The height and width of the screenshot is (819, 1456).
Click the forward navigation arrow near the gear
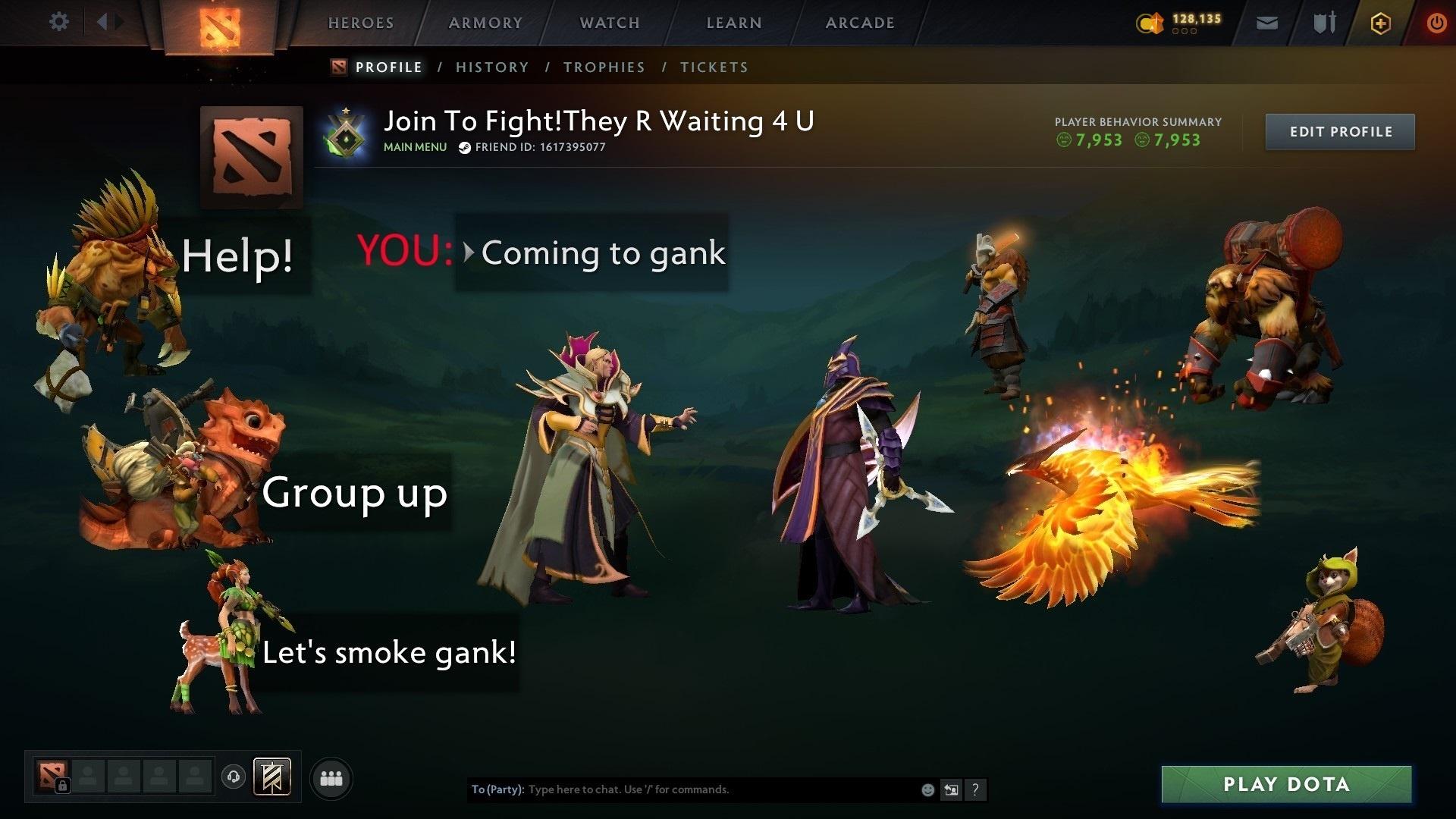click(x=118, y=21)
